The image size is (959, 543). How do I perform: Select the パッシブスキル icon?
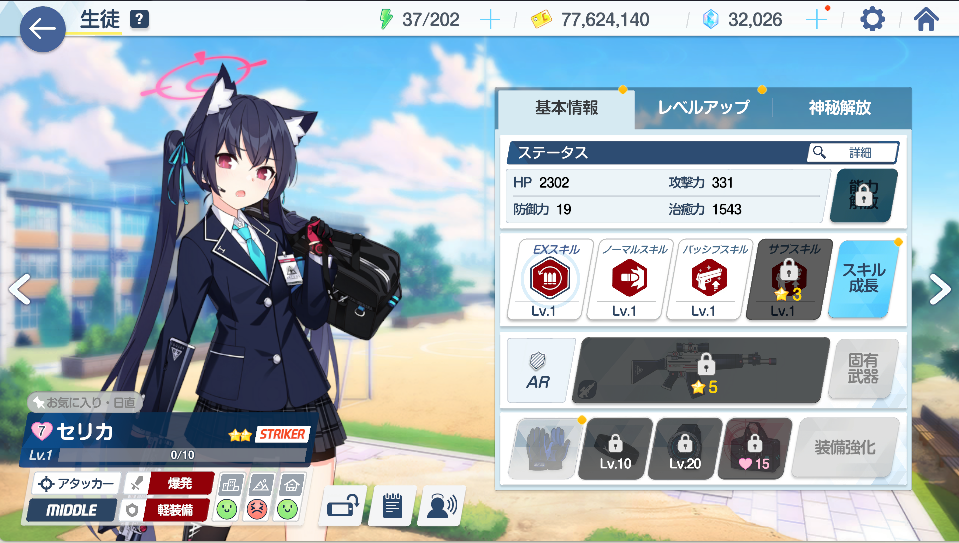(x=702, y=279)
